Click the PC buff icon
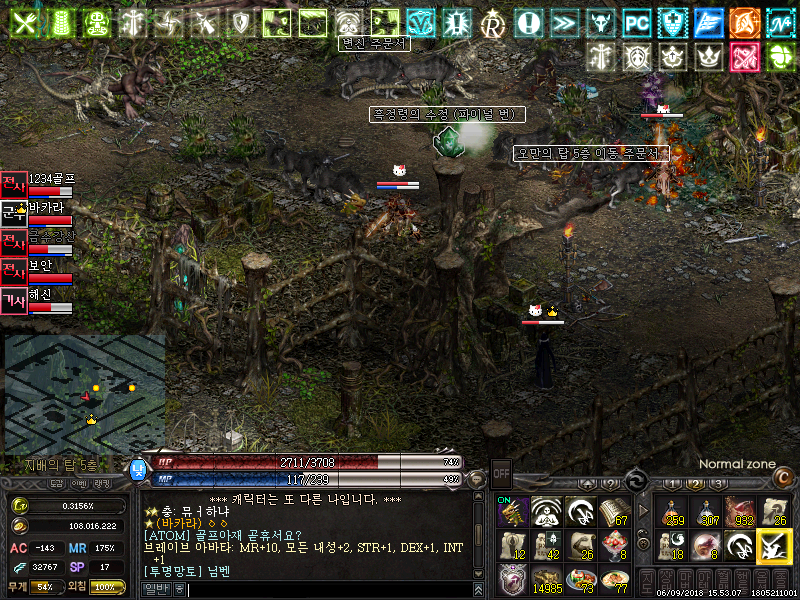The width and height of the screenshot is (800, 600). [636, 22]
